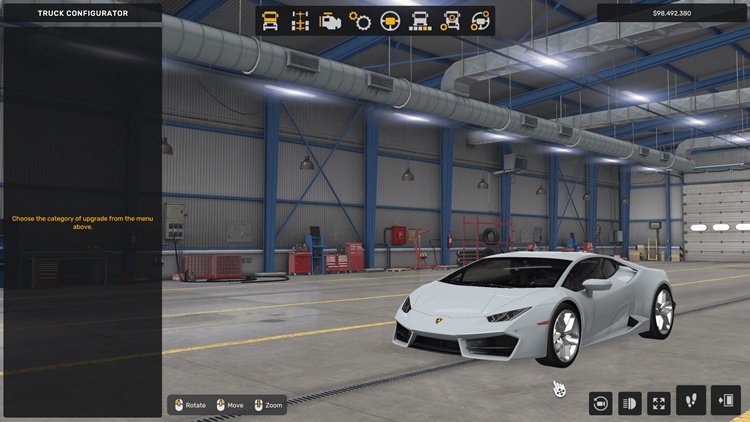750x422 pixels.
Task: Click the footprints walk-around button
Action: click(x=691, y=400)
